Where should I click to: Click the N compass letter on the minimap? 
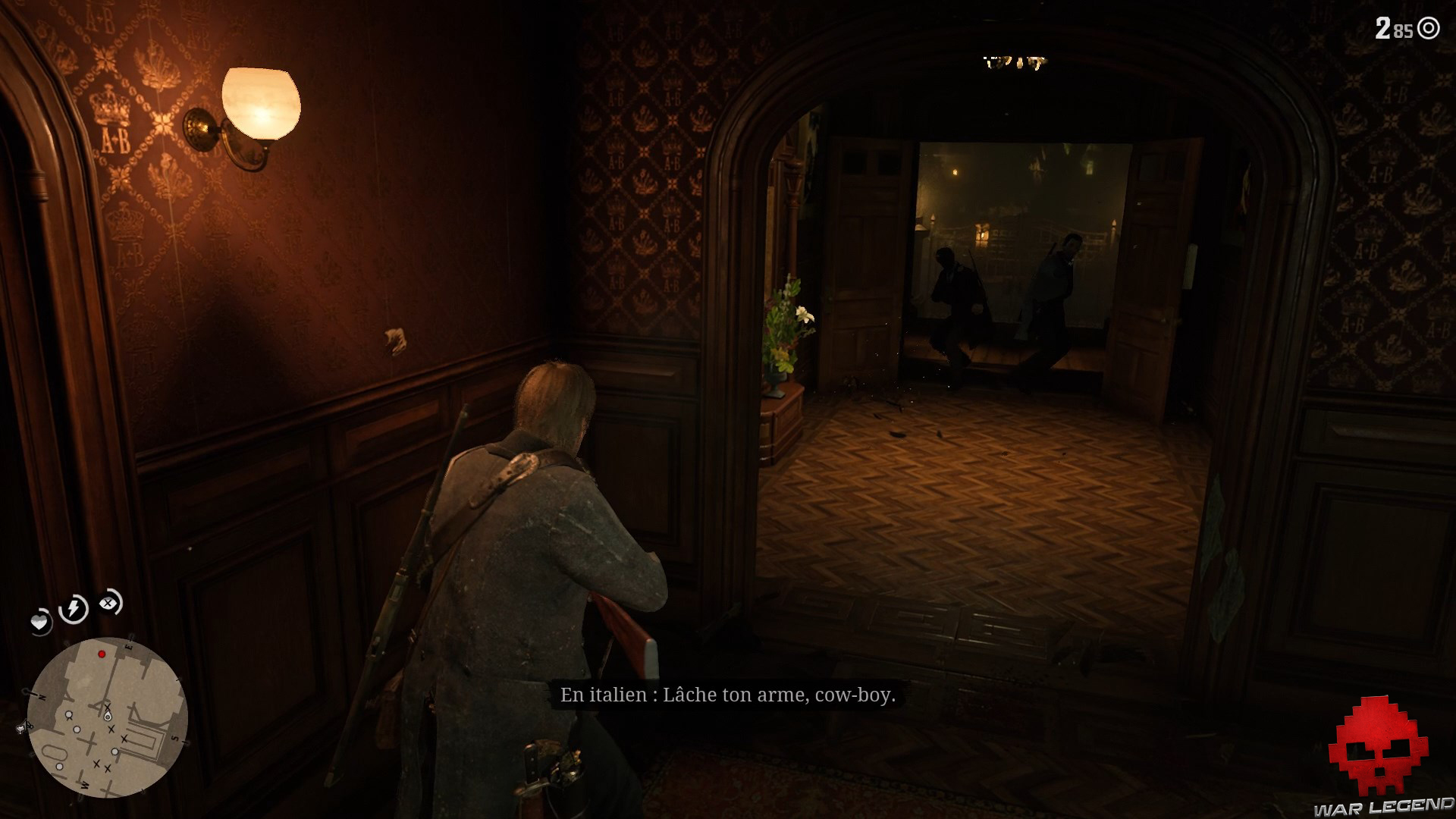(42, 696)
